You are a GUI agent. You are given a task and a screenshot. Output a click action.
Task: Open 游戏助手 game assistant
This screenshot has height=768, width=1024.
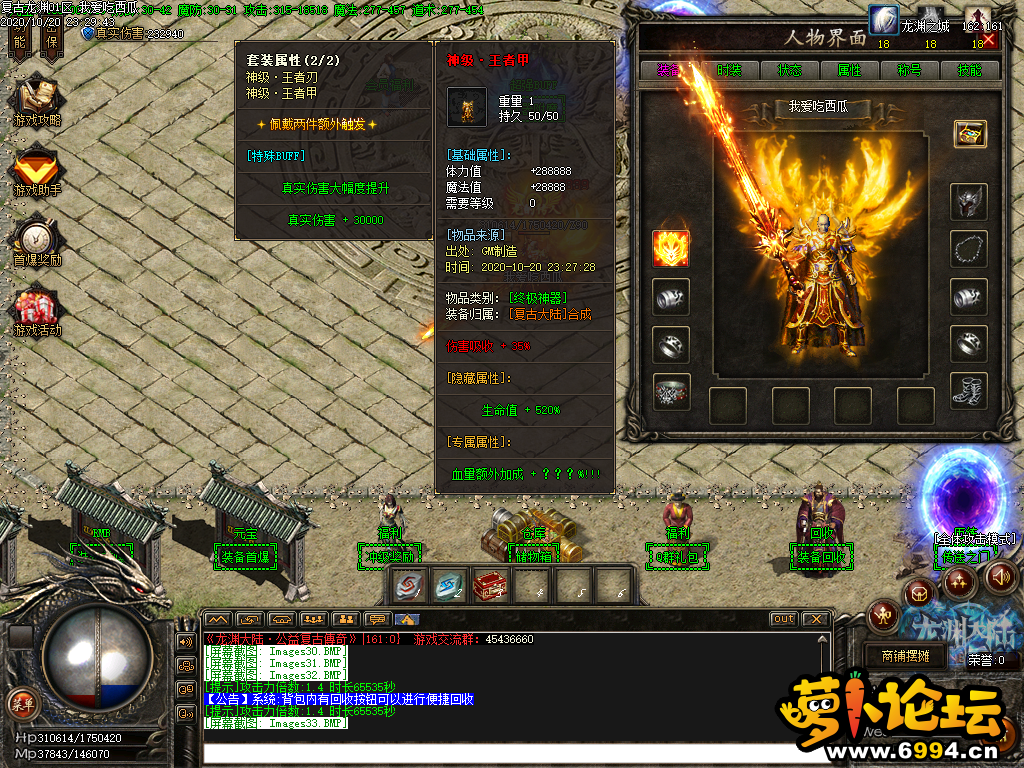37,172
